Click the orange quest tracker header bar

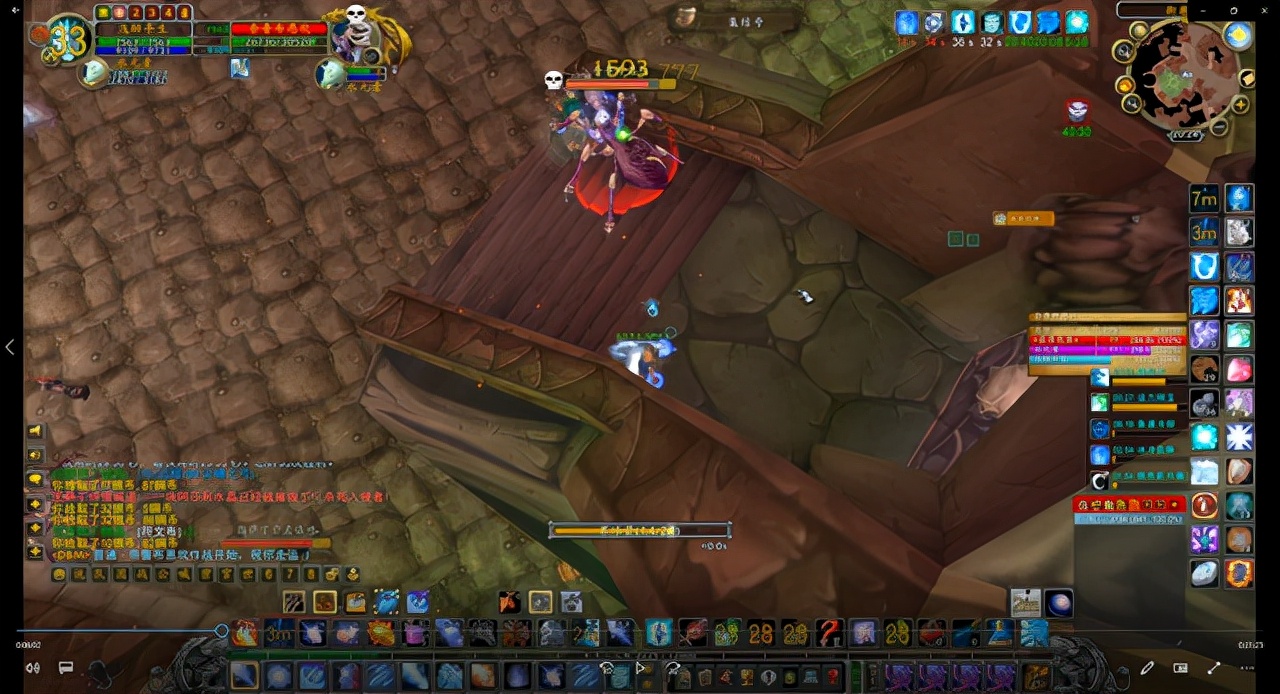click(1024, 218)
